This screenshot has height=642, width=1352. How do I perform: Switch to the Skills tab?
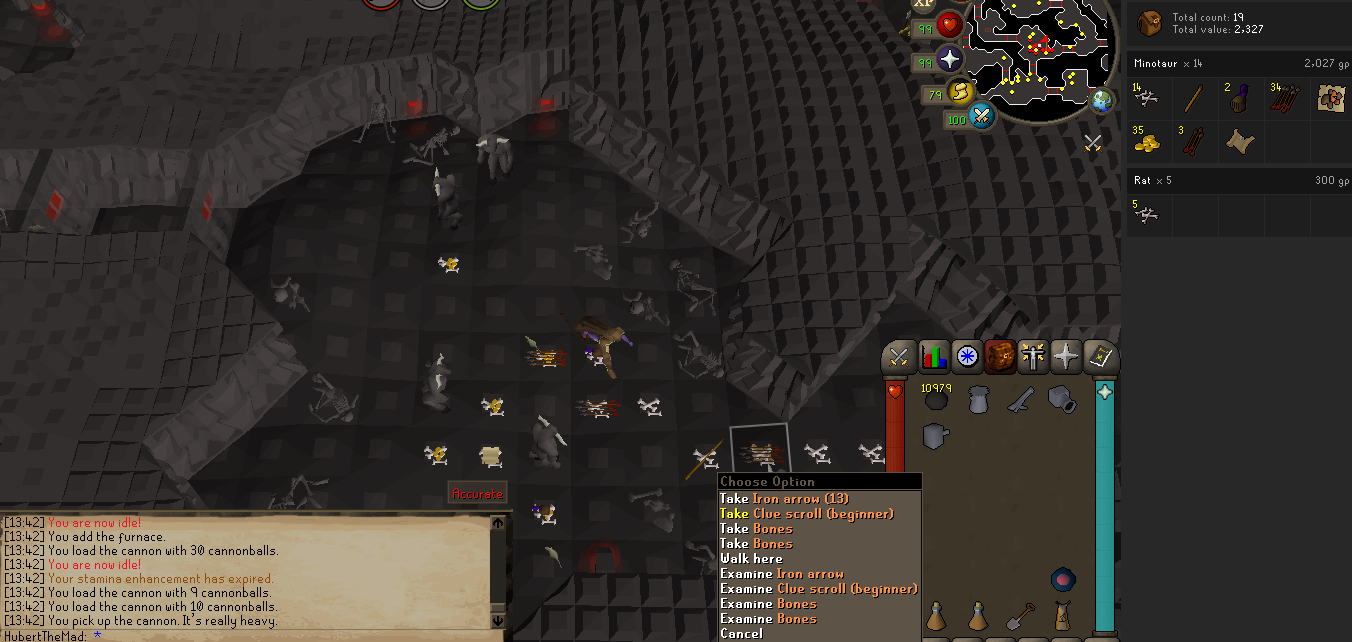(x=933, y=356)
